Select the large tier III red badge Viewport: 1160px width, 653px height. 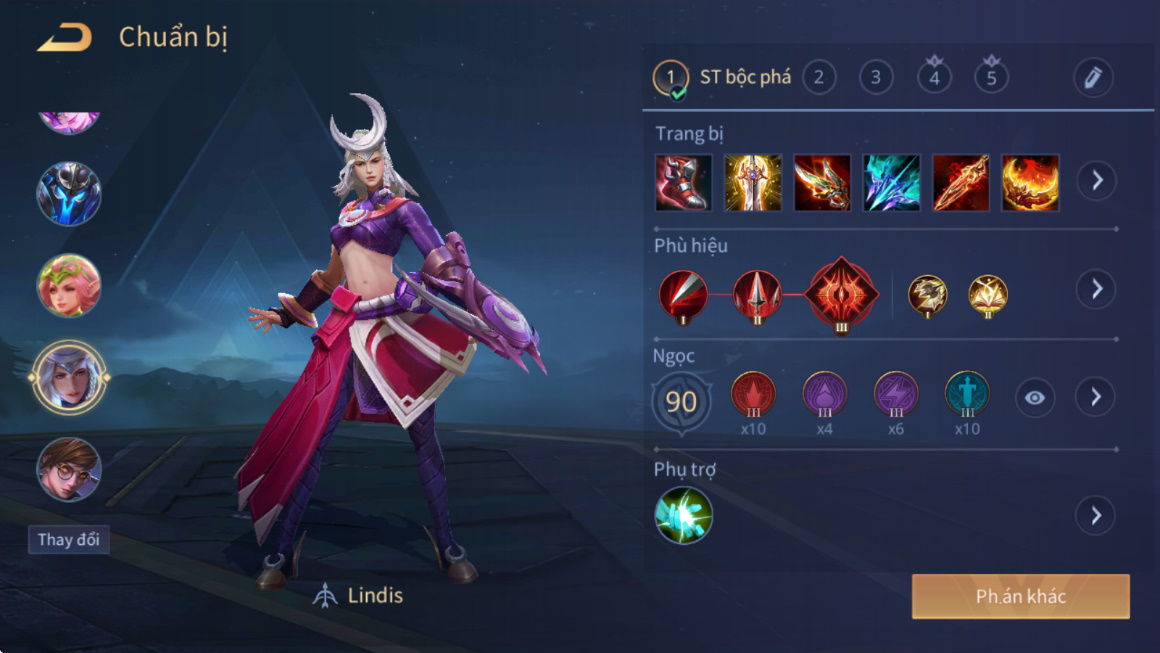tap(841, 294)
